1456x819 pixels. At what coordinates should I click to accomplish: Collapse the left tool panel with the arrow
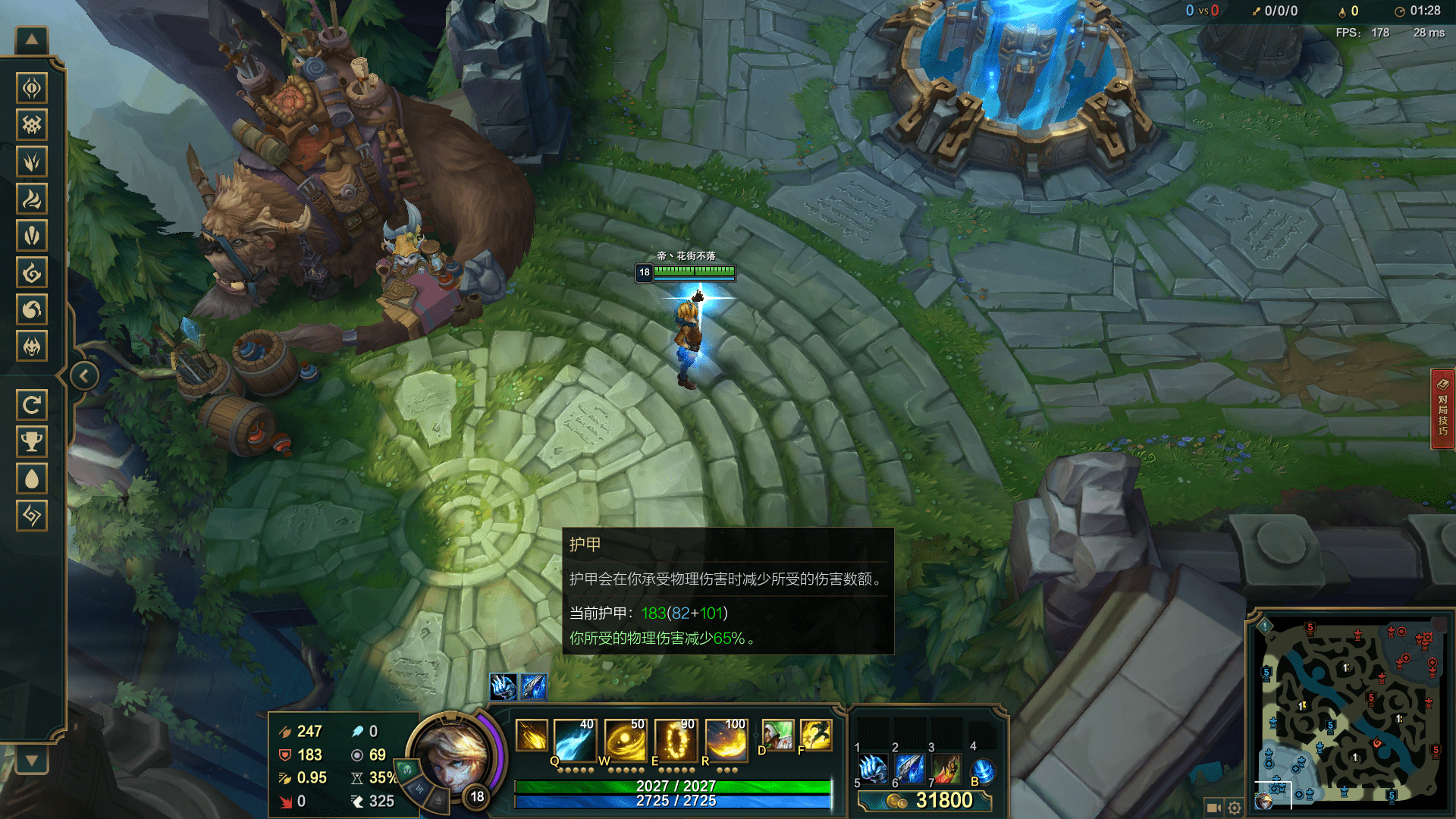(84, 375)
